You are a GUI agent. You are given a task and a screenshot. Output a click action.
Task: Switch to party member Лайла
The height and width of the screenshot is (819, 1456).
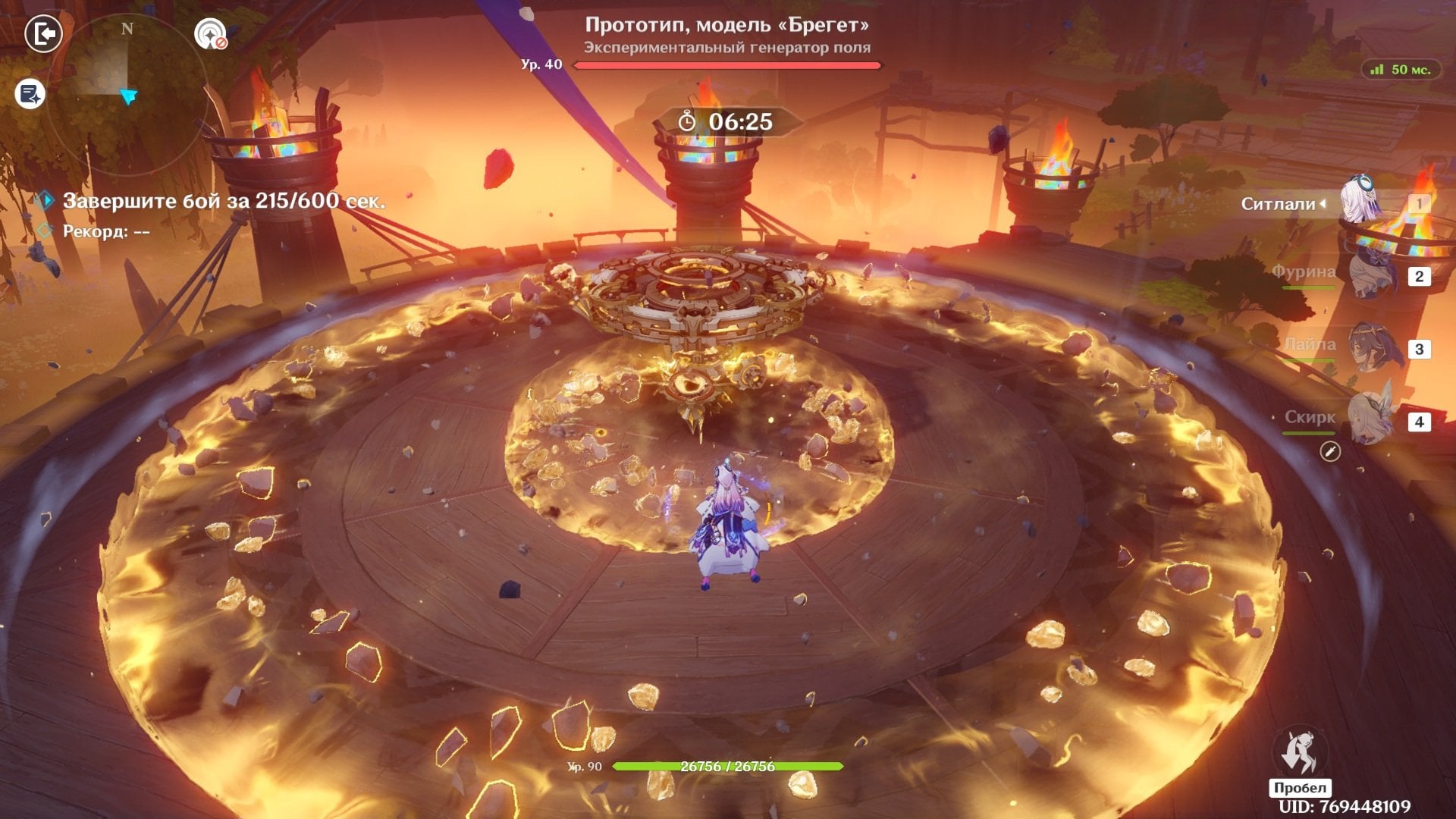coord(1371,348)
